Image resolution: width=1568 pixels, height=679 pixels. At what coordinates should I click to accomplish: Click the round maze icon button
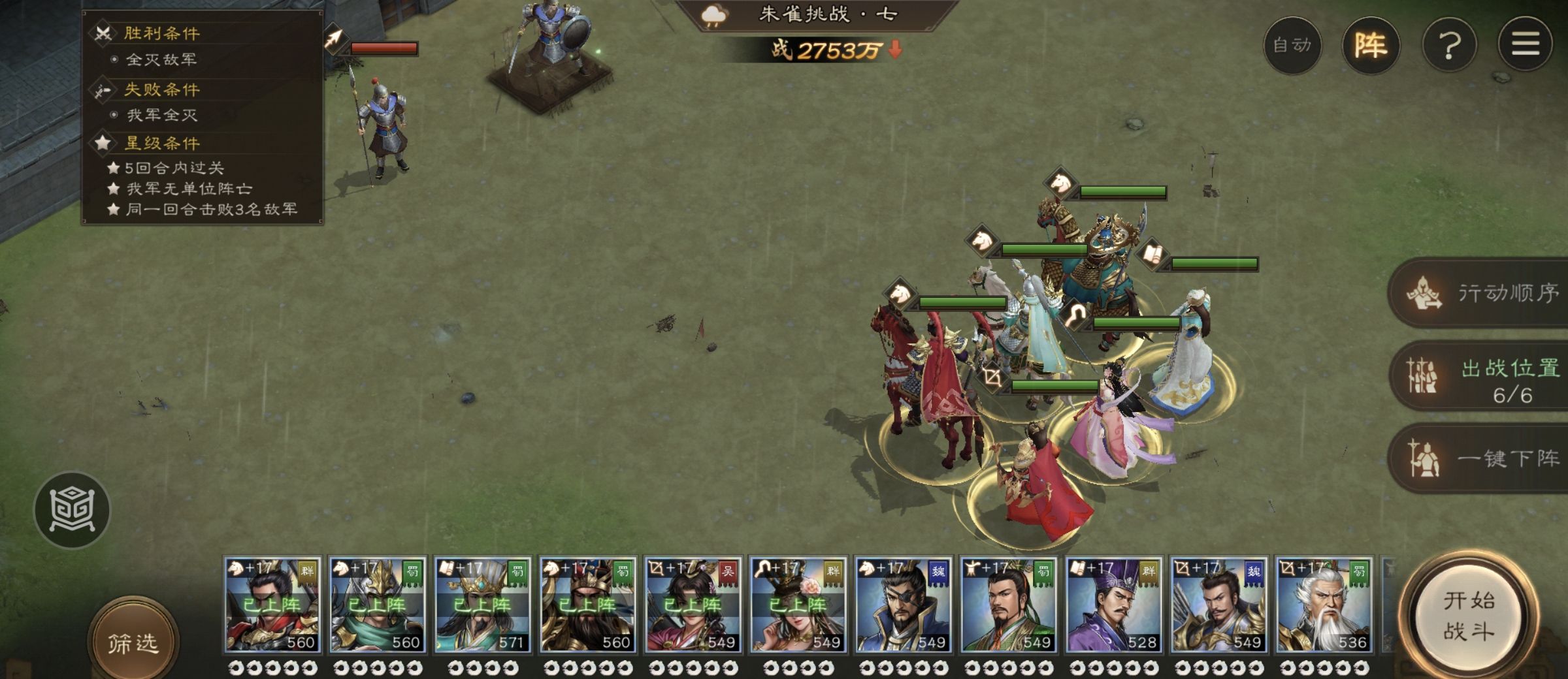click(72, 509)
